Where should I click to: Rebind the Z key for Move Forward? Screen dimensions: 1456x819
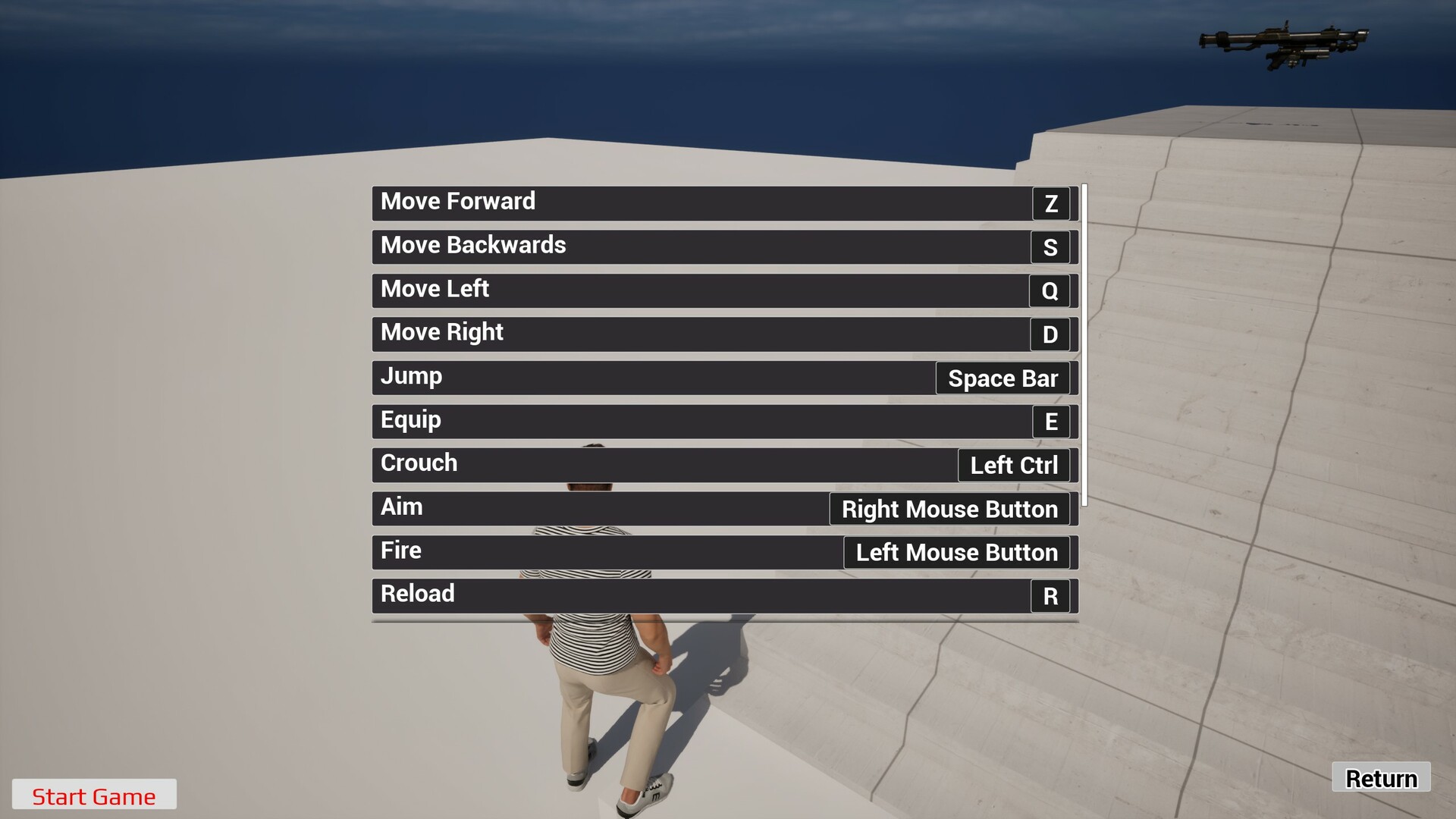[x=1050, y=203]
